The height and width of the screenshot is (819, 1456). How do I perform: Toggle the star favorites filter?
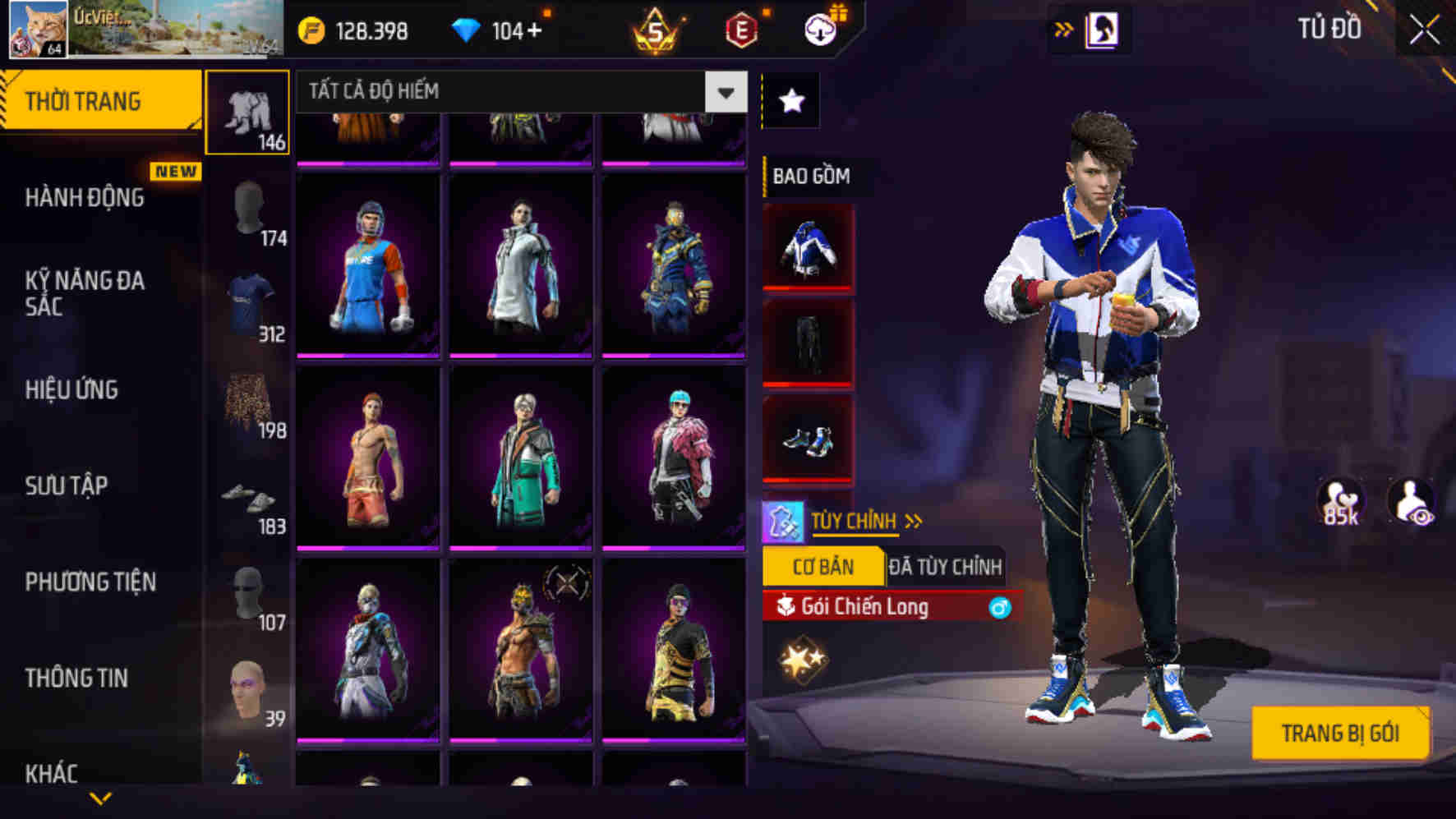pos(790,99)
